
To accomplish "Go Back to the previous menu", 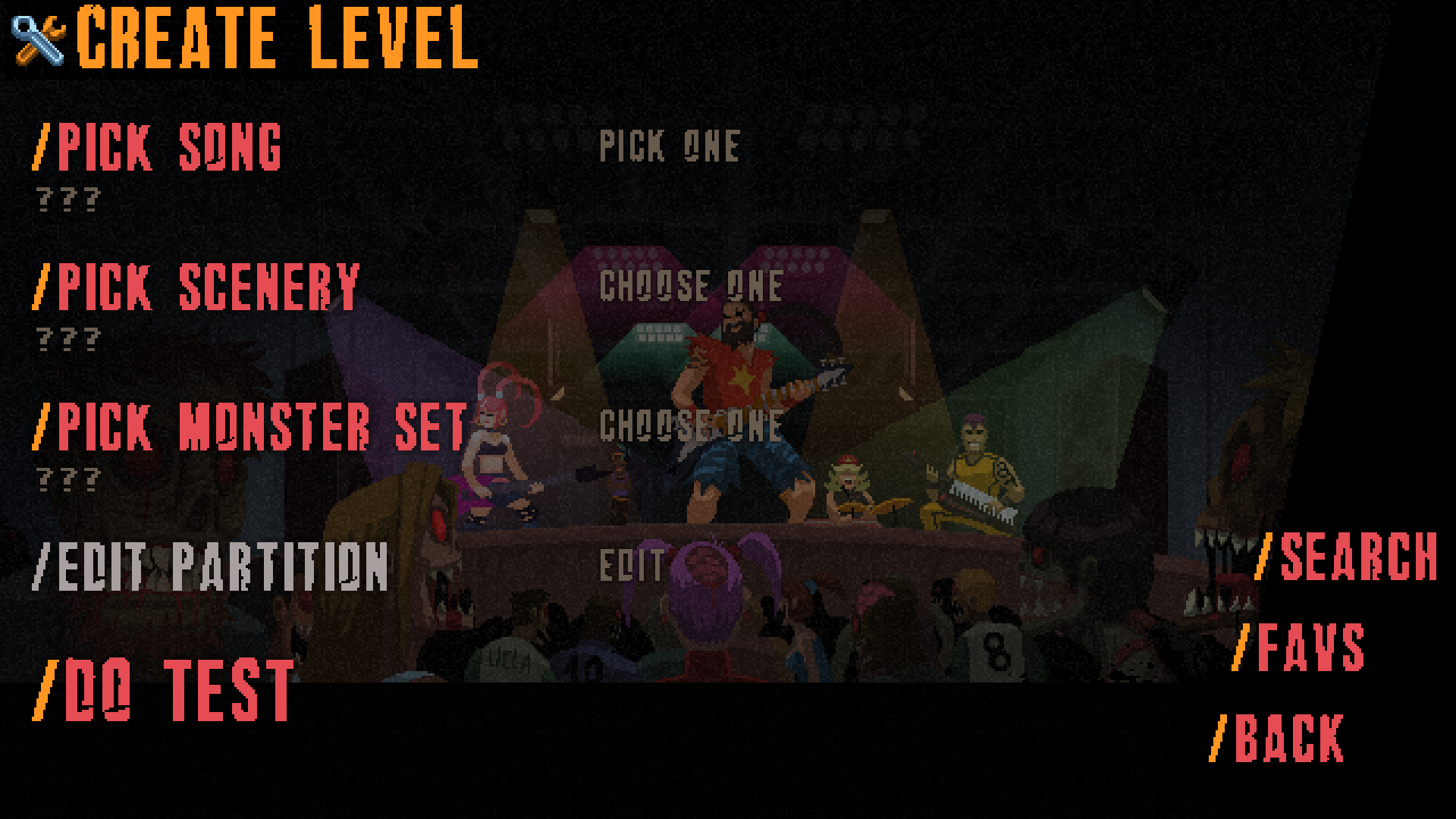I will pos(1279,738).
